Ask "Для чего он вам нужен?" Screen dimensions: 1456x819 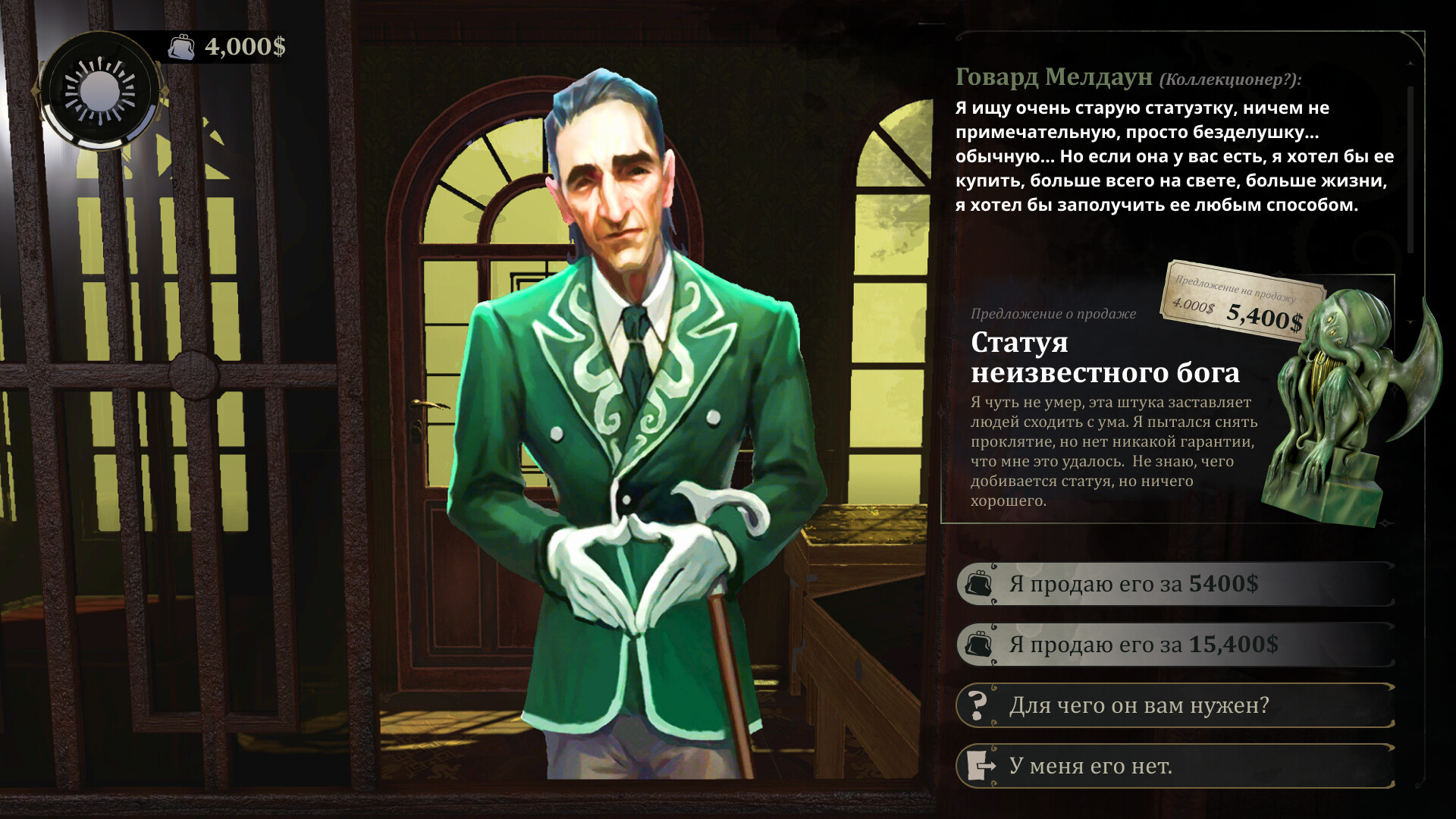[x=1174, y=705]
